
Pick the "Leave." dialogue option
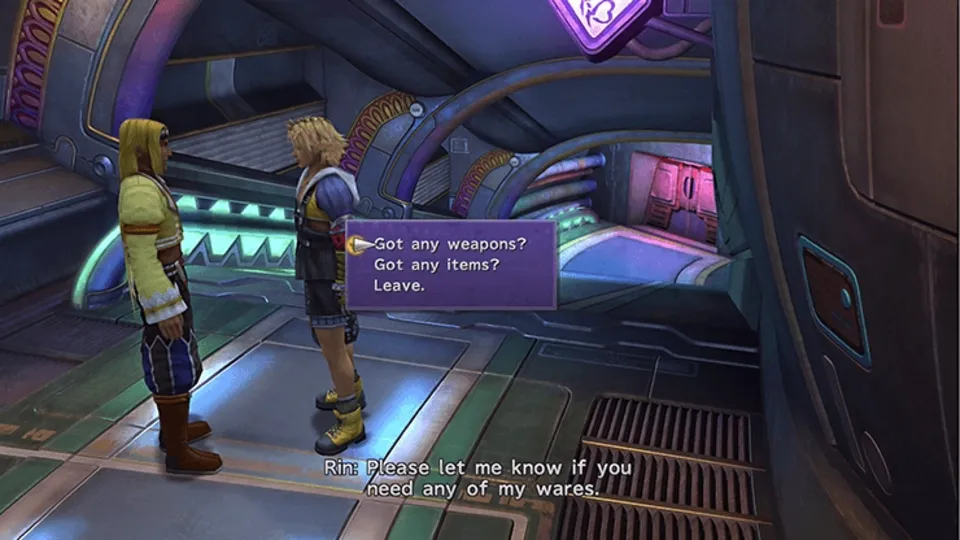point(398,285)
